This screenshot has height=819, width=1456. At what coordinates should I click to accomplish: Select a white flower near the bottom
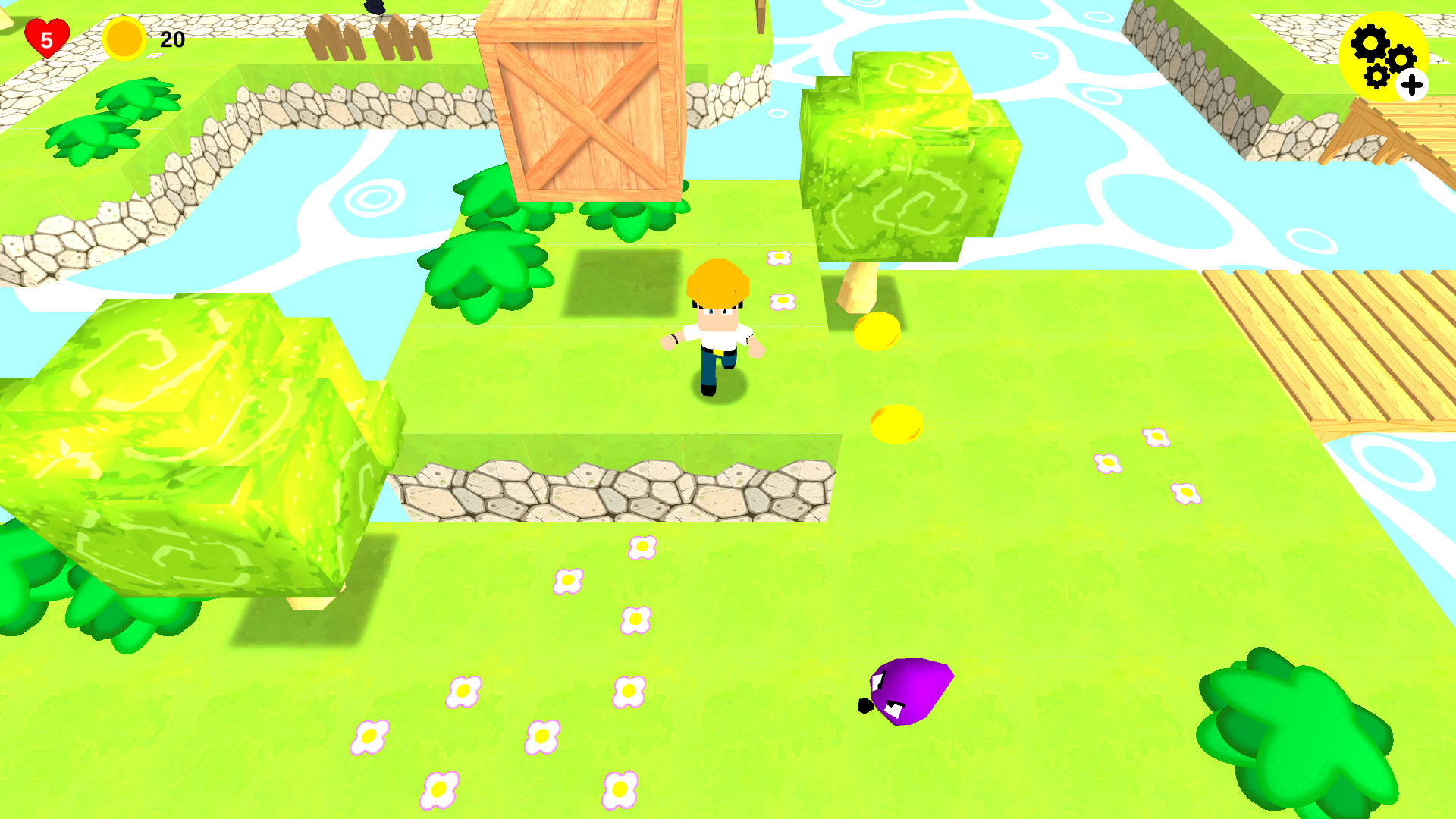coord(440,789)
